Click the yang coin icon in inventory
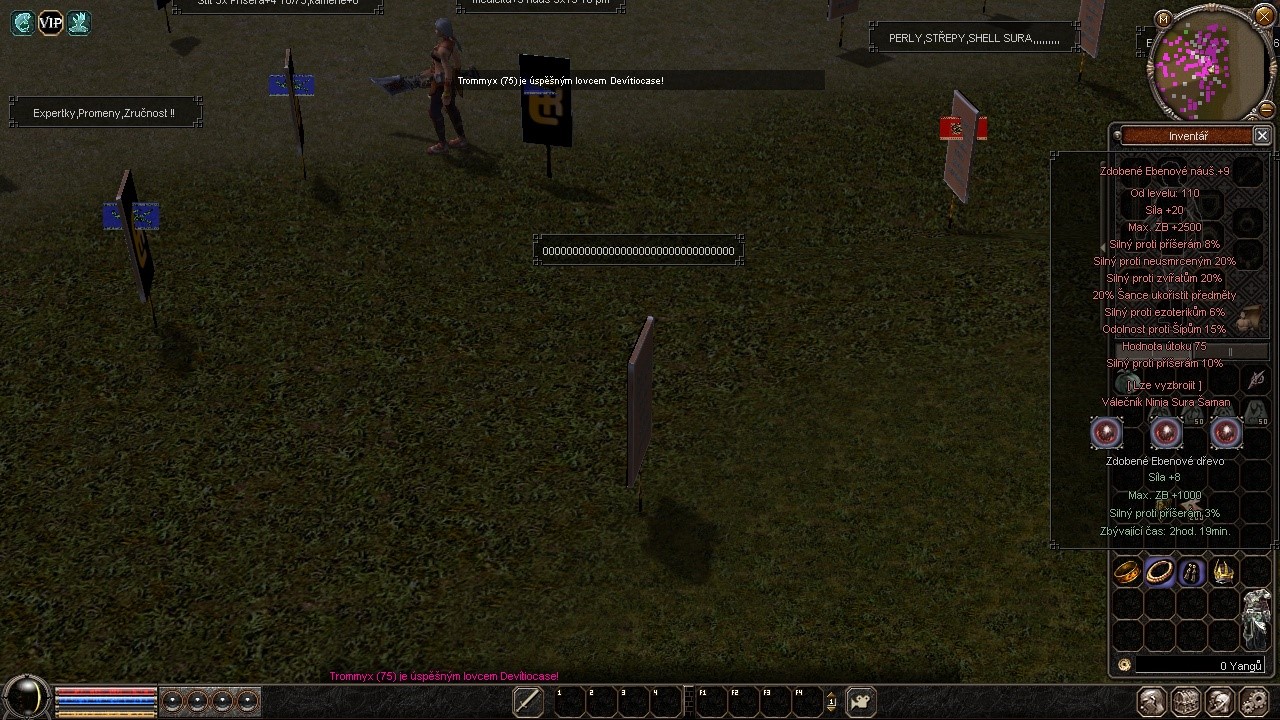This screenshot has width=1280, height=720. (x=1124, y=665)
